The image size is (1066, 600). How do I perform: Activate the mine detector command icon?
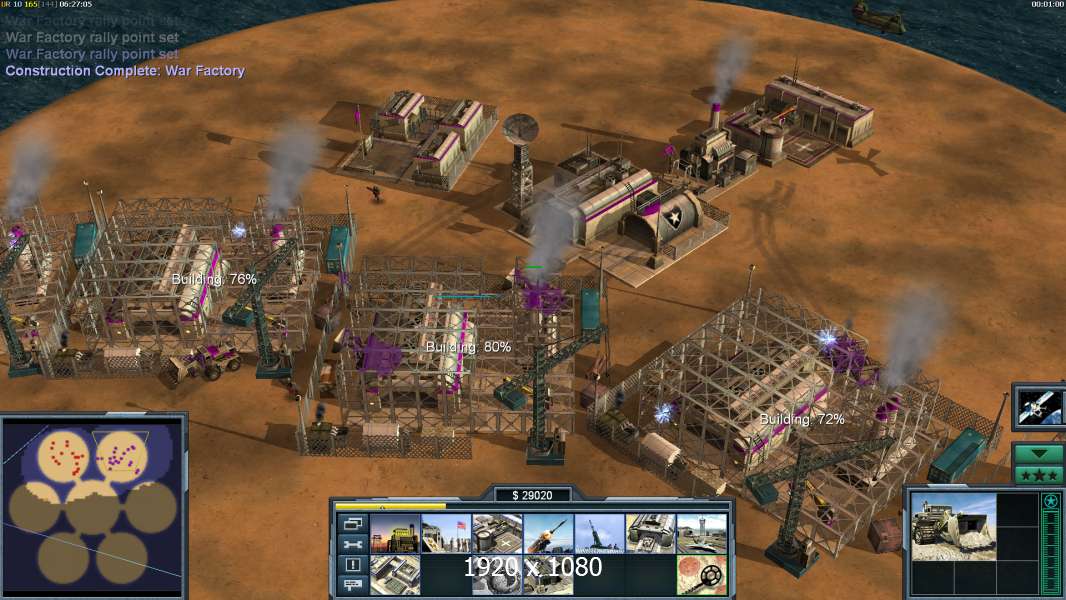[702, 574]
